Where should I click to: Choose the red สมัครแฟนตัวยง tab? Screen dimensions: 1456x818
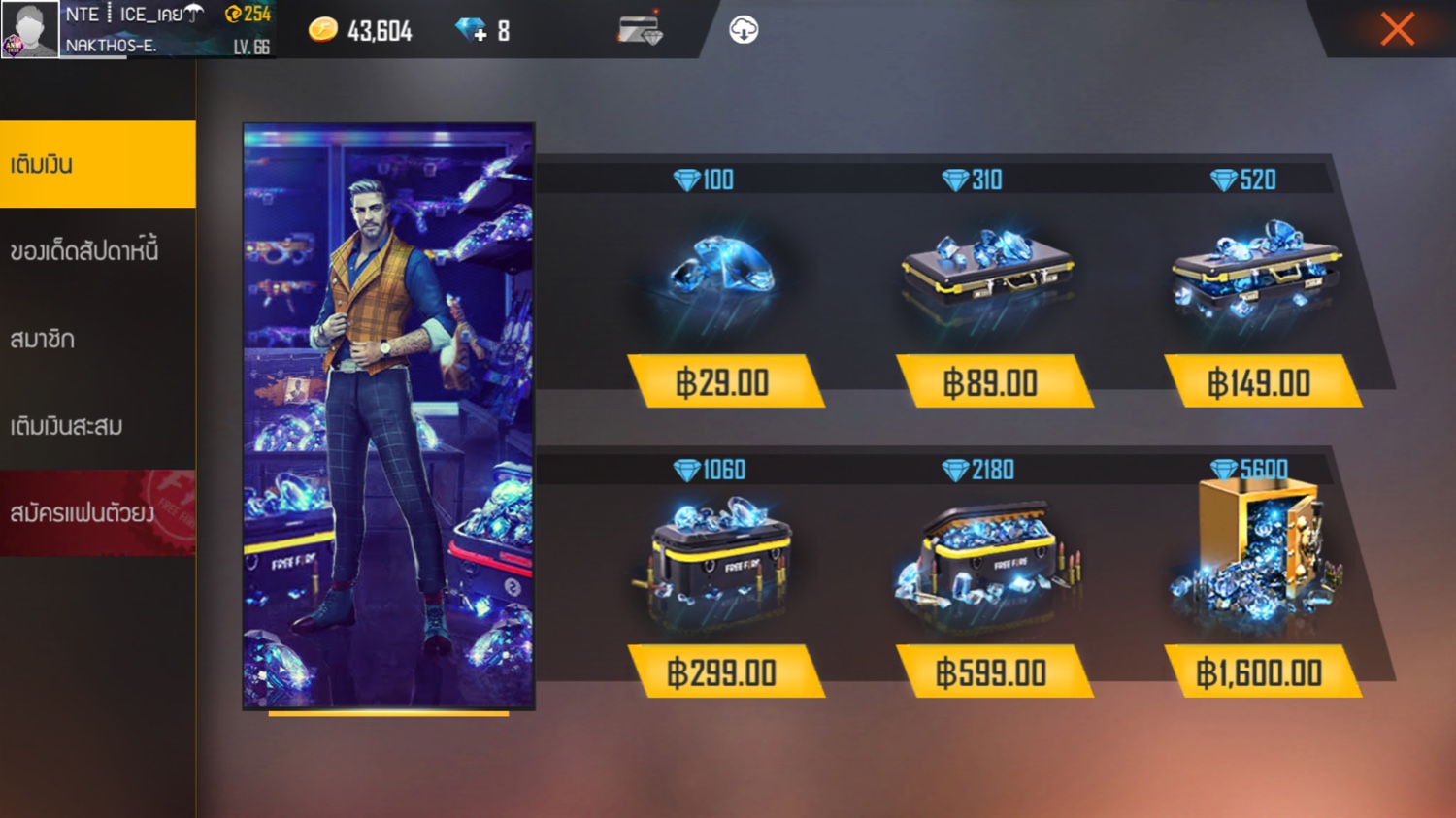point(97,512)
